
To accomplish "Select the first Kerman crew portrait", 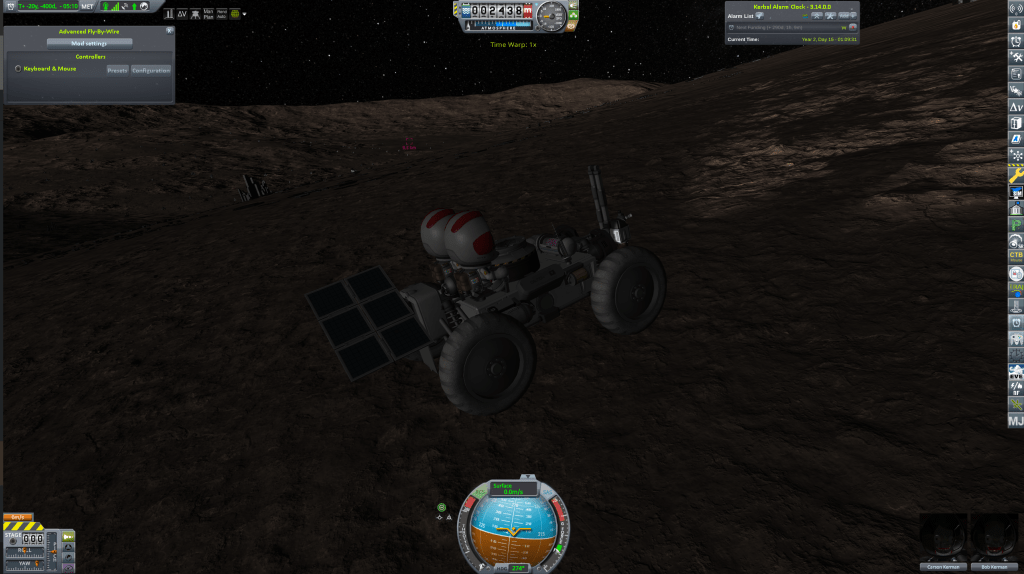I will coord(941,539).
